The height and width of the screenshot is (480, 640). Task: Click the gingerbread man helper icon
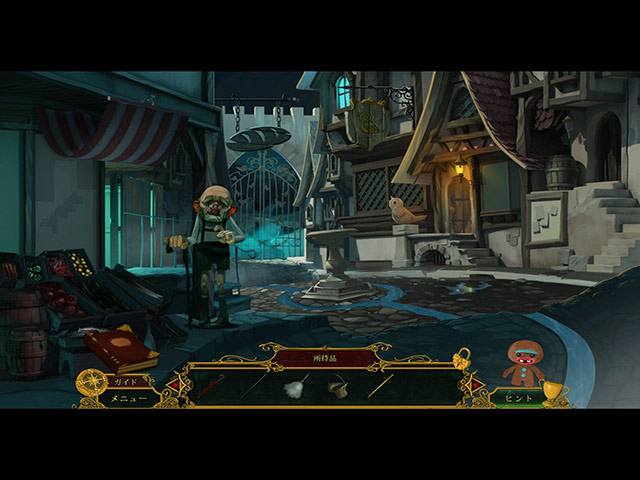click(520, 362)
